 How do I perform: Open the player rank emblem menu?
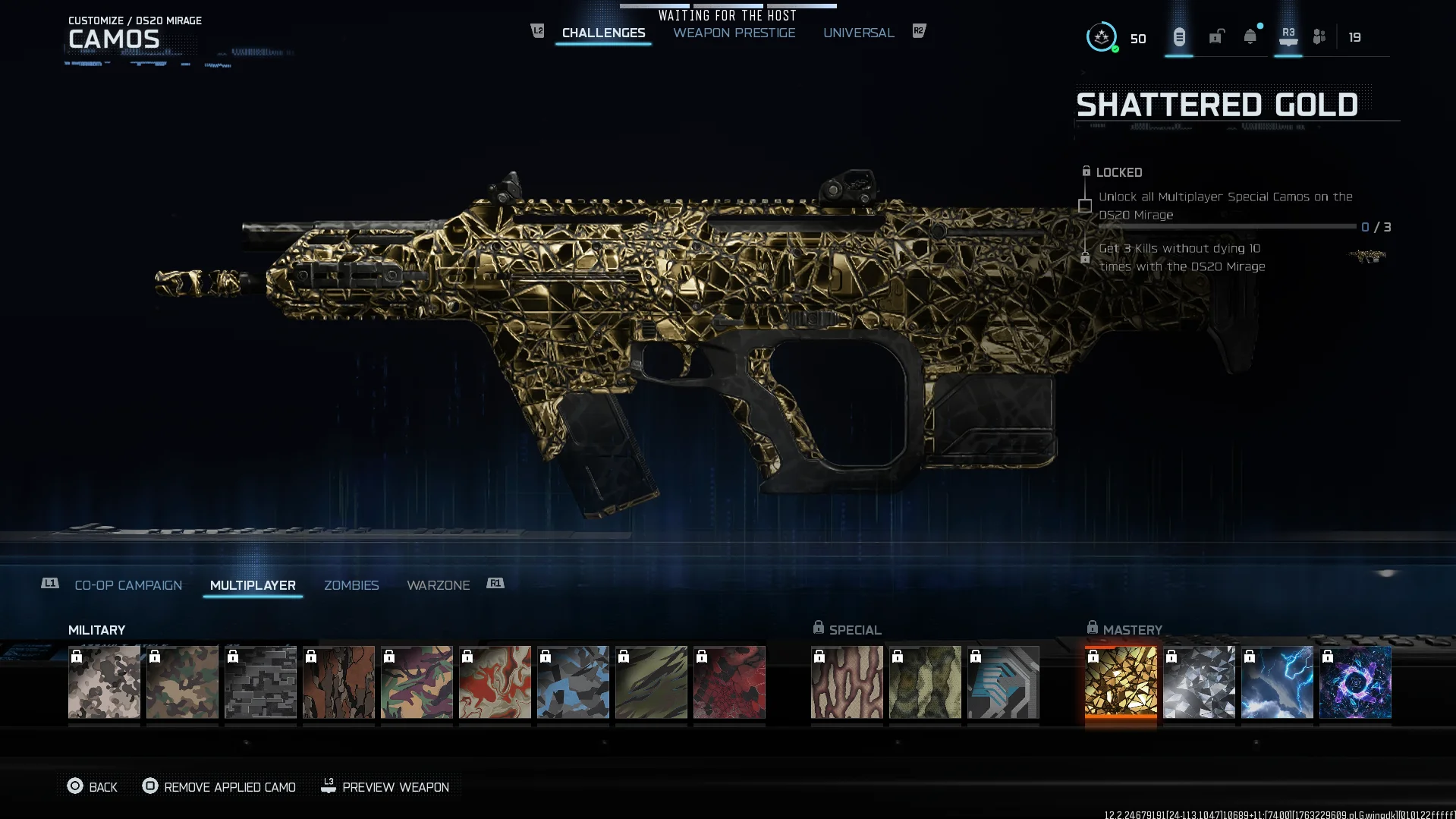point(1101,36)
